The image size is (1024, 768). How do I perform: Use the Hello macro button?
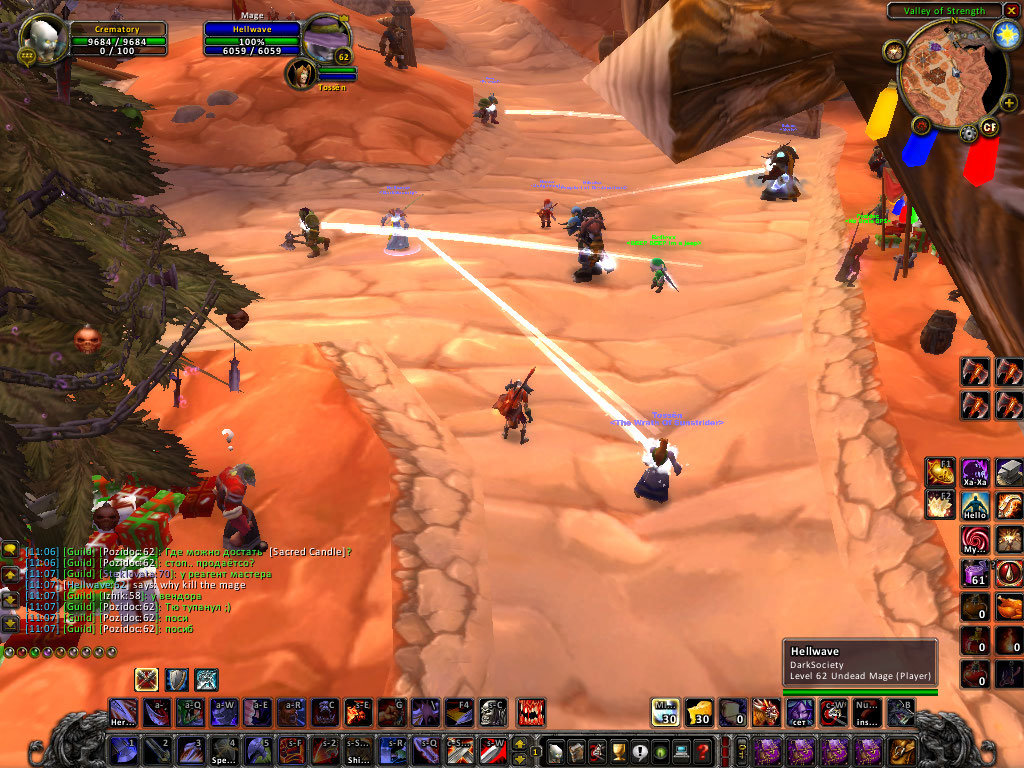point(975,506)
